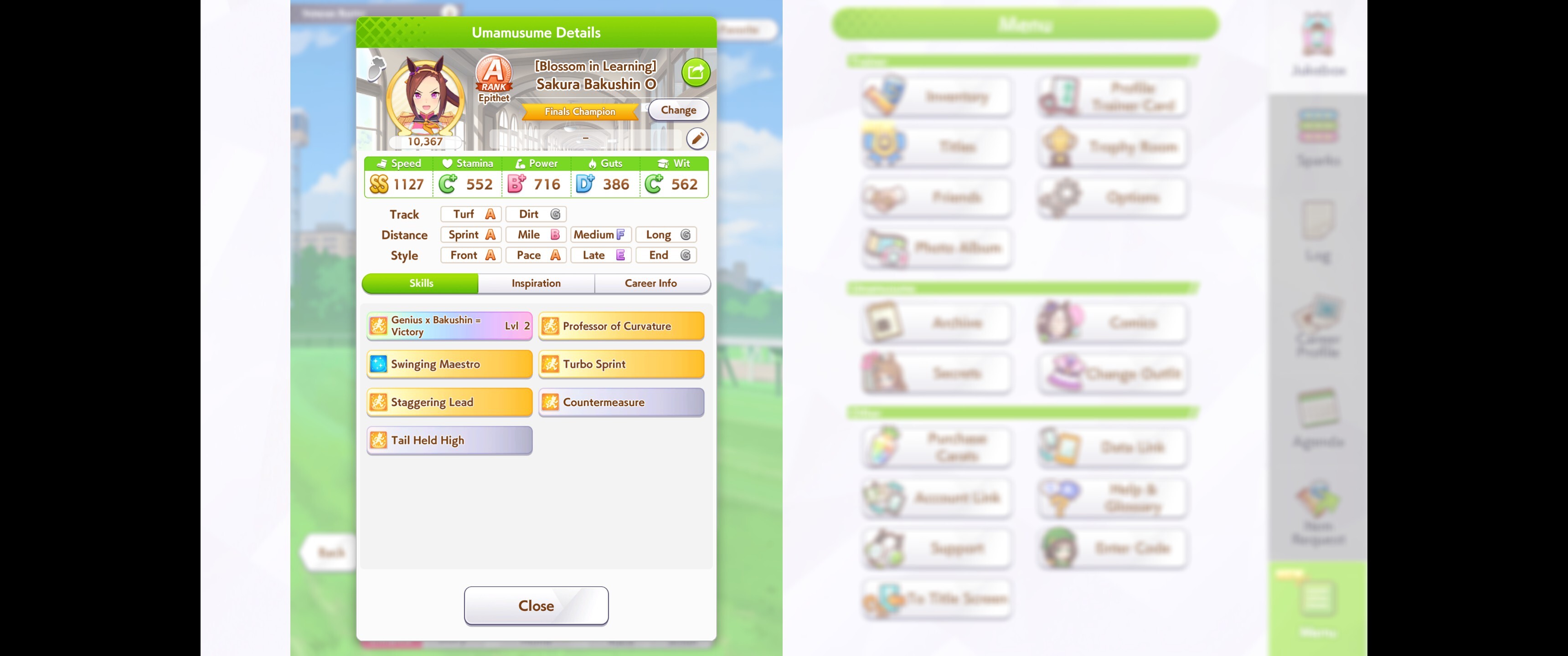Show the Countermeasure skill details

click(x=621, y=402)
